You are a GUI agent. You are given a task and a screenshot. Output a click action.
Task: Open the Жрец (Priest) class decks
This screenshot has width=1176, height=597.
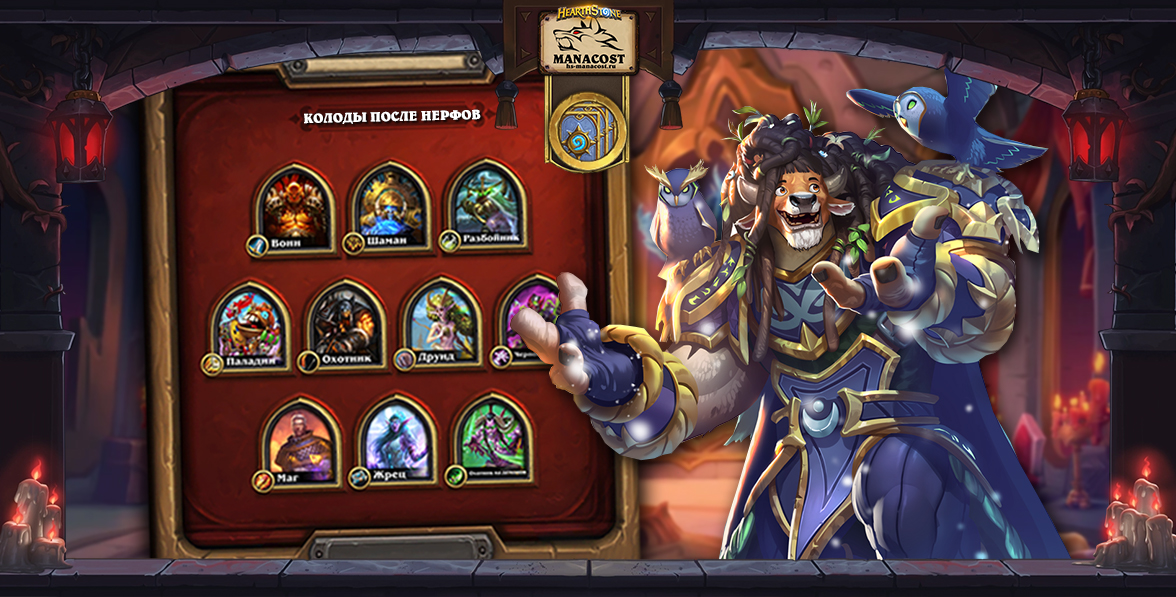pos(397,438)
